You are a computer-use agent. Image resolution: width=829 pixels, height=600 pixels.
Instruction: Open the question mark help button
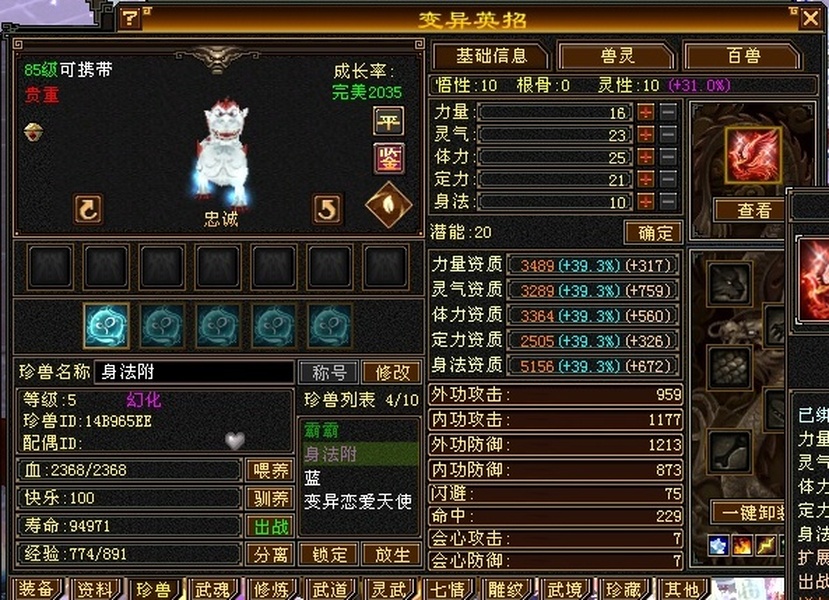(x=131, y=18)
